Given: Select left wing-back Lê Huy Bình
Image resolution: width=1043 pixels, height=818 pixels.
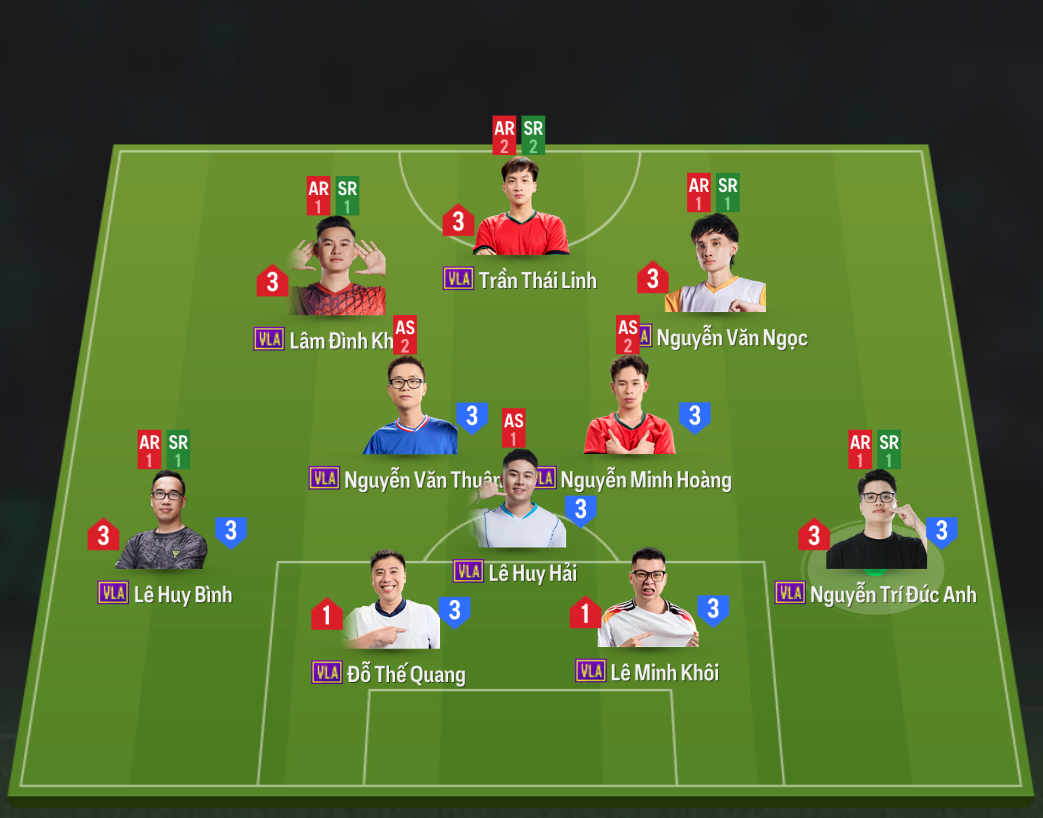Looking at the screenshot, I should point(166,523).
